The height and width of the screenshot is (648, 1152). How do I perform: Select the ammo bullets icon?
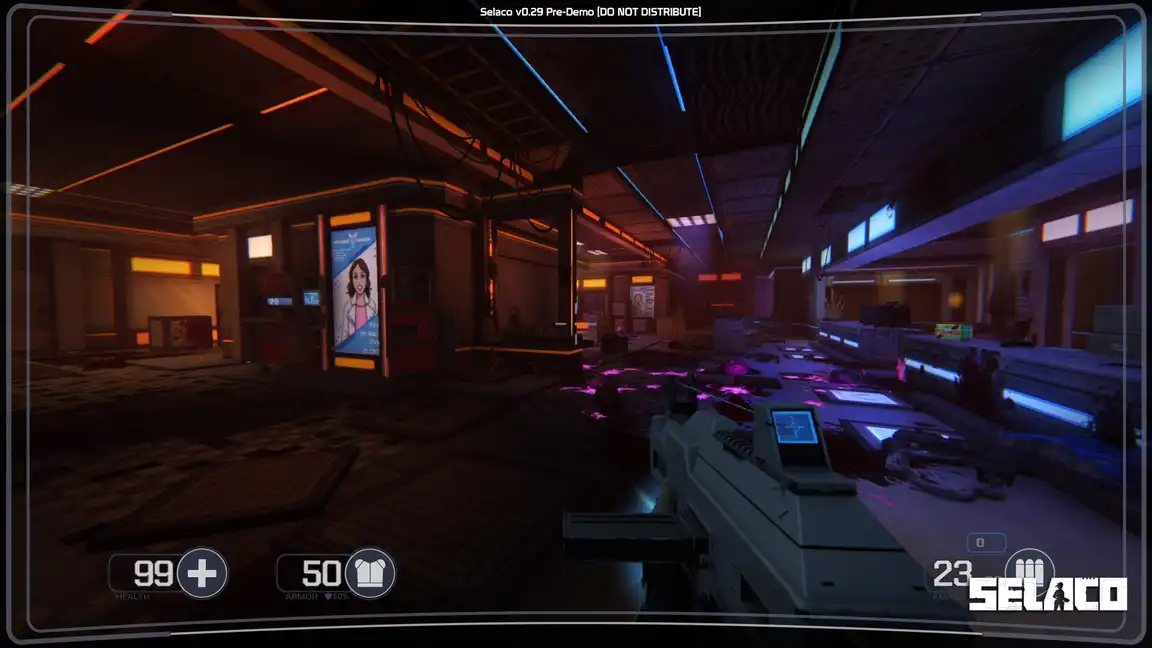click(x=1029, y=566)
